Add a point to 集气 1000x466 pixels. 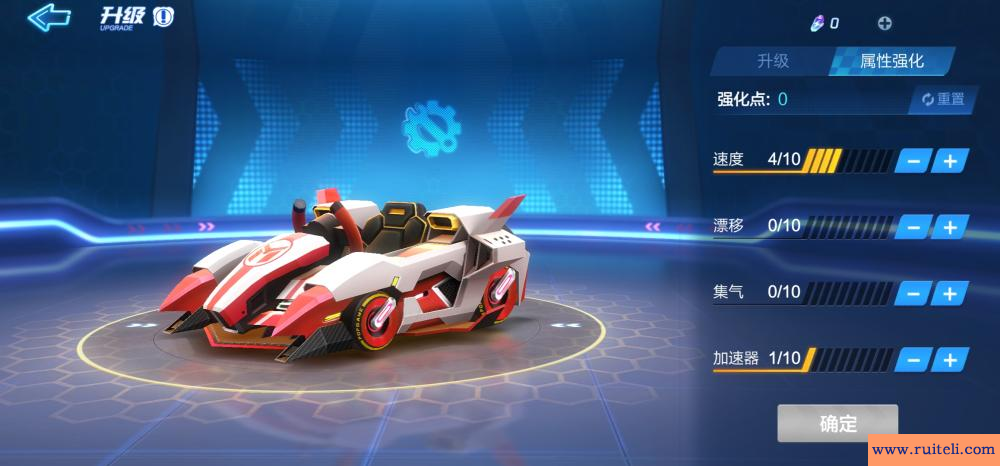[950, 293]
